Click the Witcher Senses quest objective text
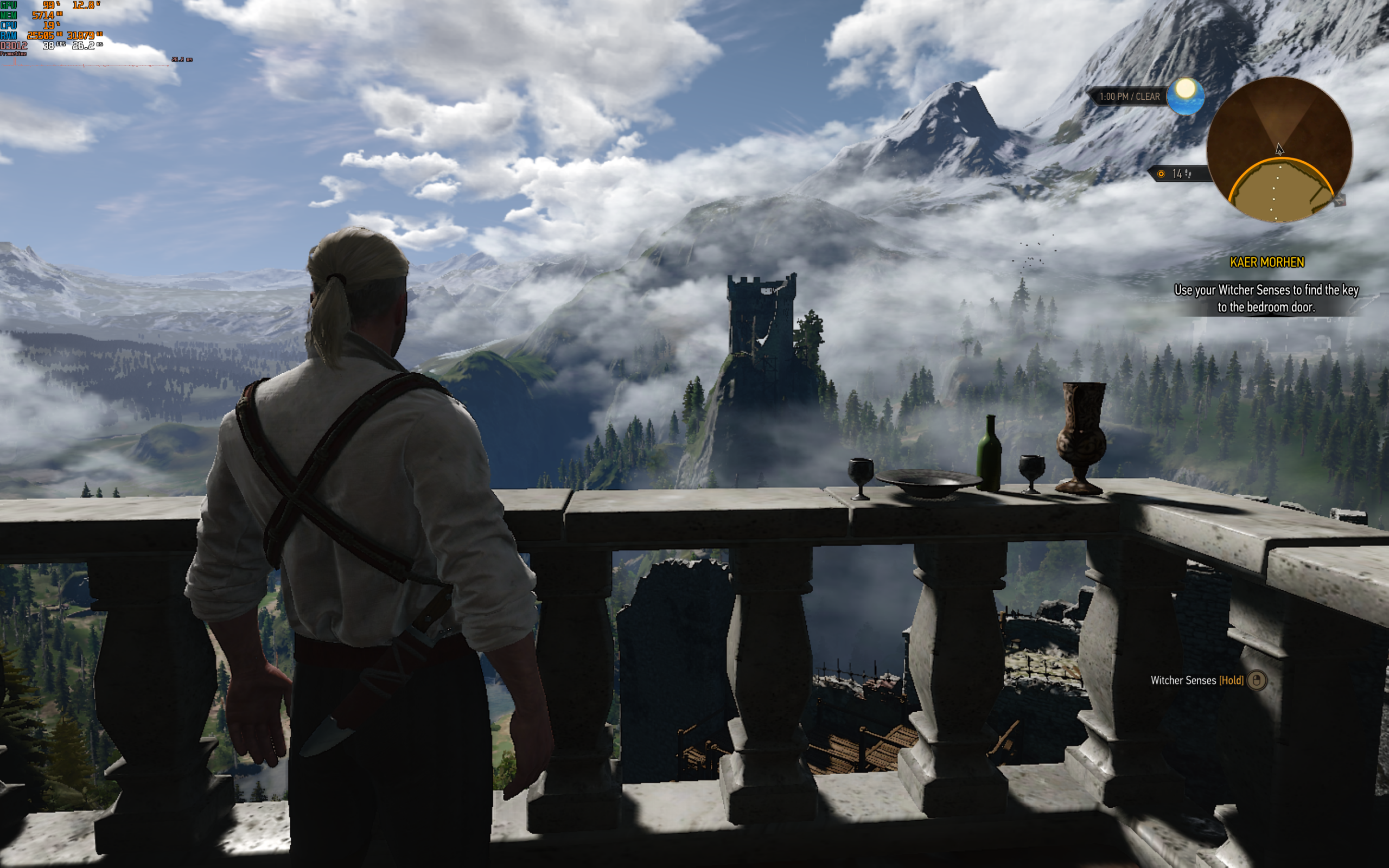This screenshot has height=868, width=1389. click(1266, 298)
